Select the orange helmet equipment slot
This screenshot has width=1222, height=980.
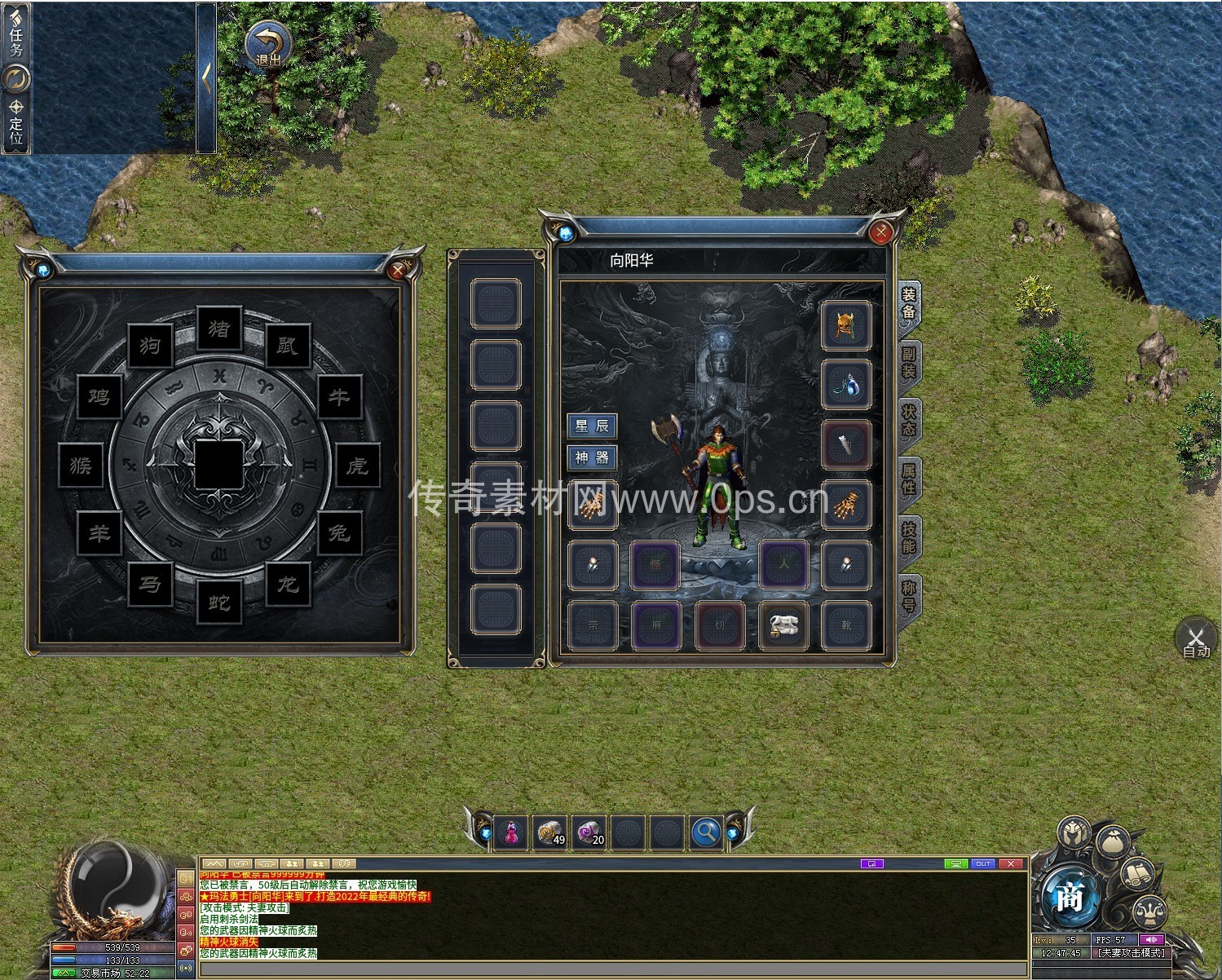pos(845,325)
